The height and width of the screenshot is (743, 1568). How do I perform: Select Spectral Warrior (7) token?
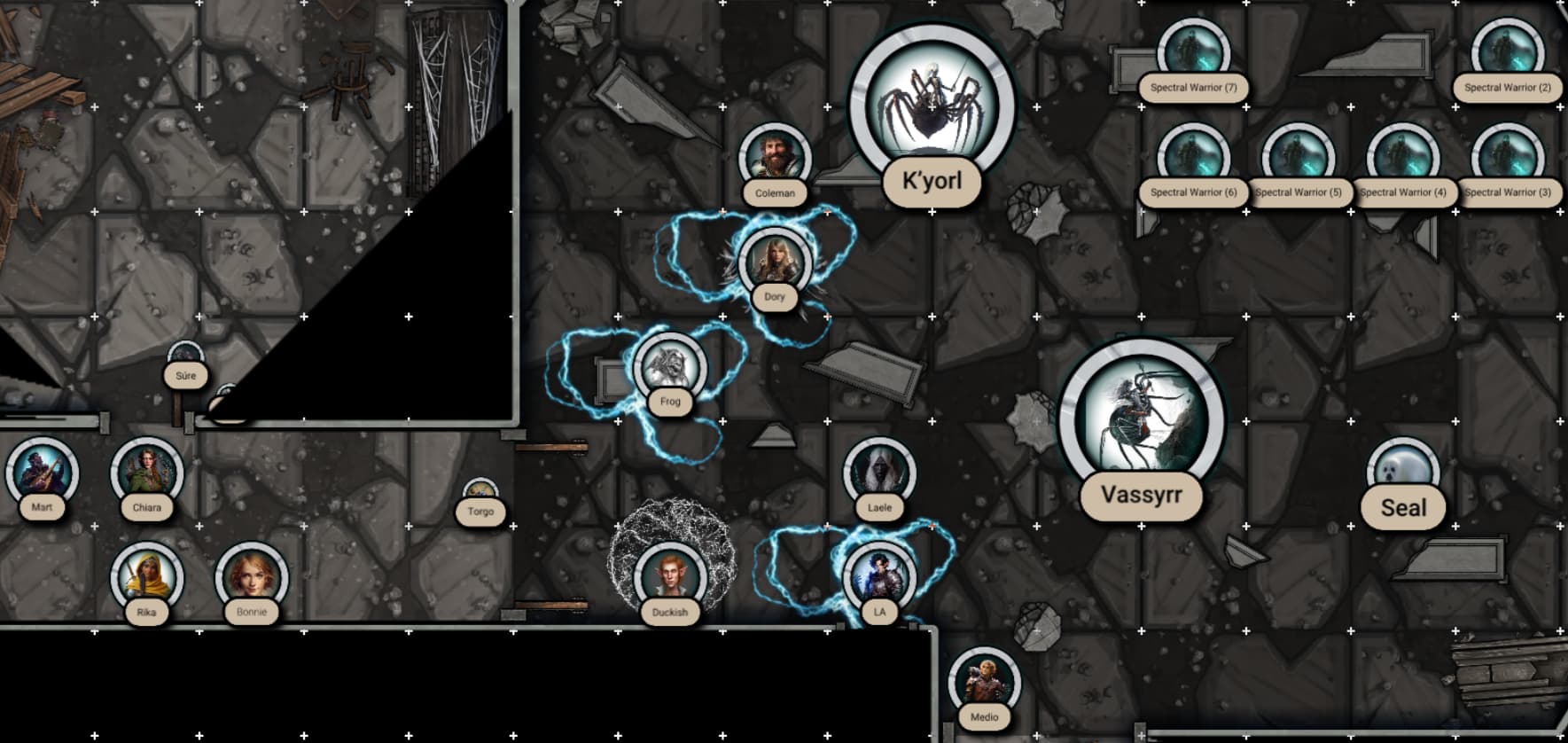click(x=1193, y=53)
